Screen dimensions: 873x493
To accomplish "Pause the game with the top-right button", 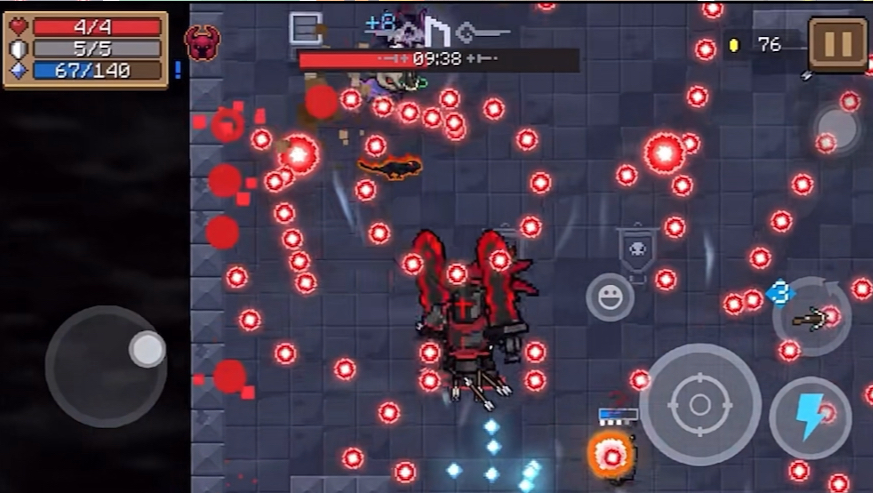I will 837,43.
